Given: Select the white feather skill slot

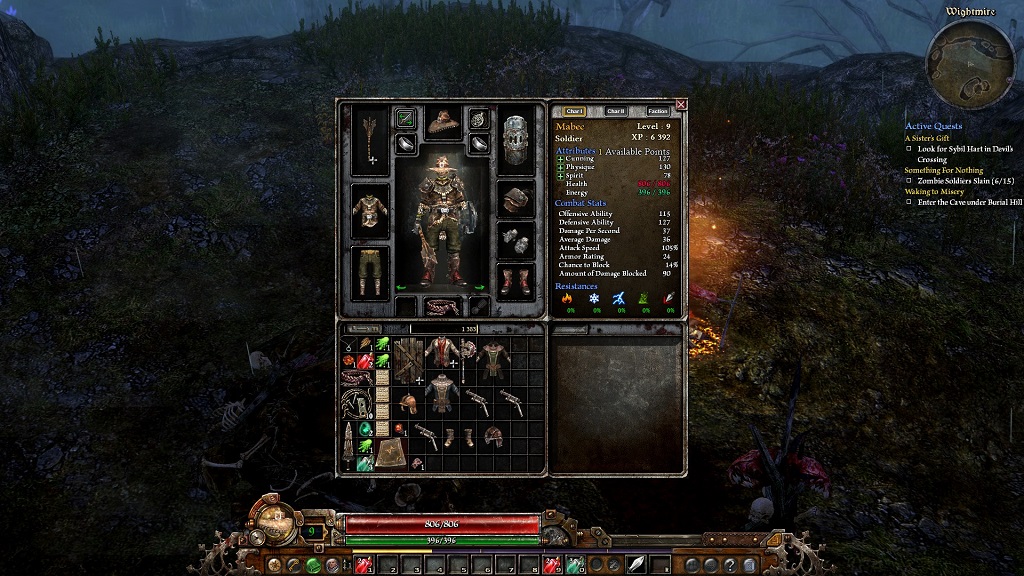Looking at the screenshot, I should pyautogui.click(x=635, y=565).
